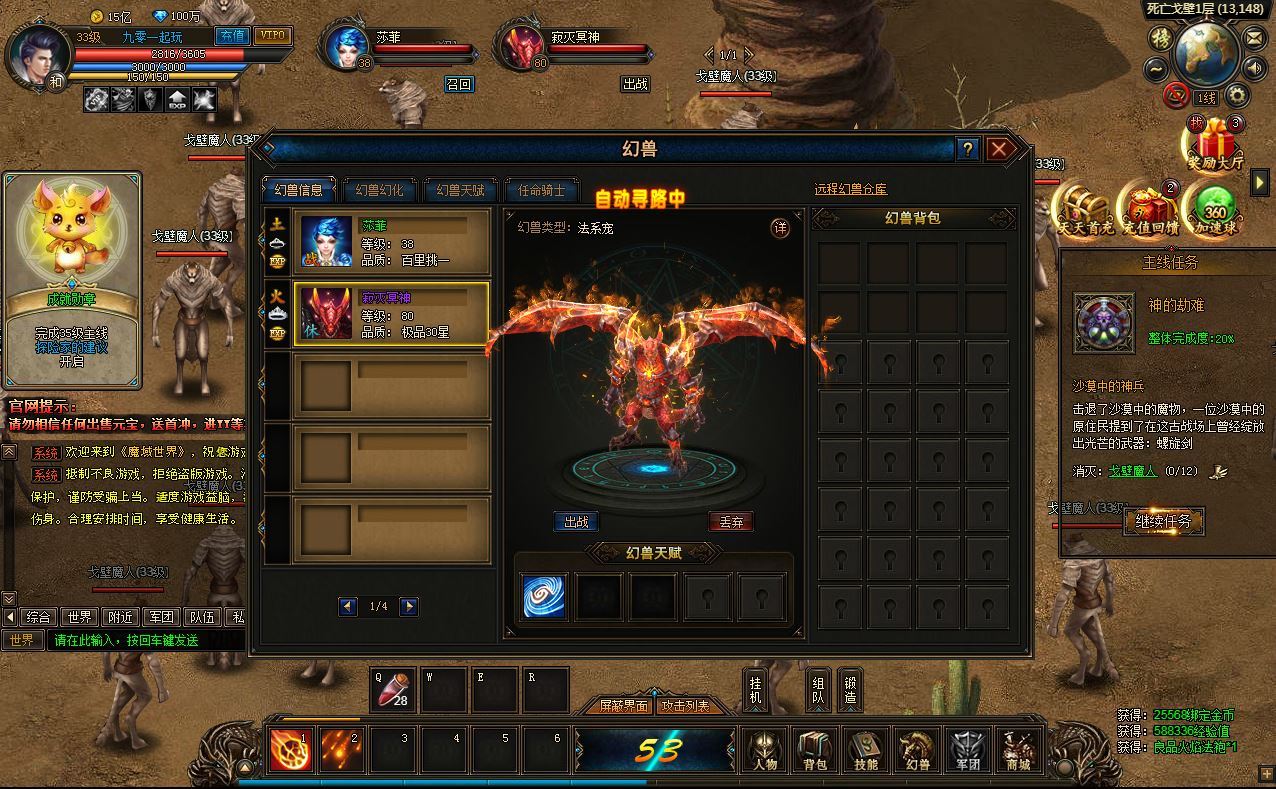
Task: Open the 技能 skills menu
Action: tap(865, 750)
